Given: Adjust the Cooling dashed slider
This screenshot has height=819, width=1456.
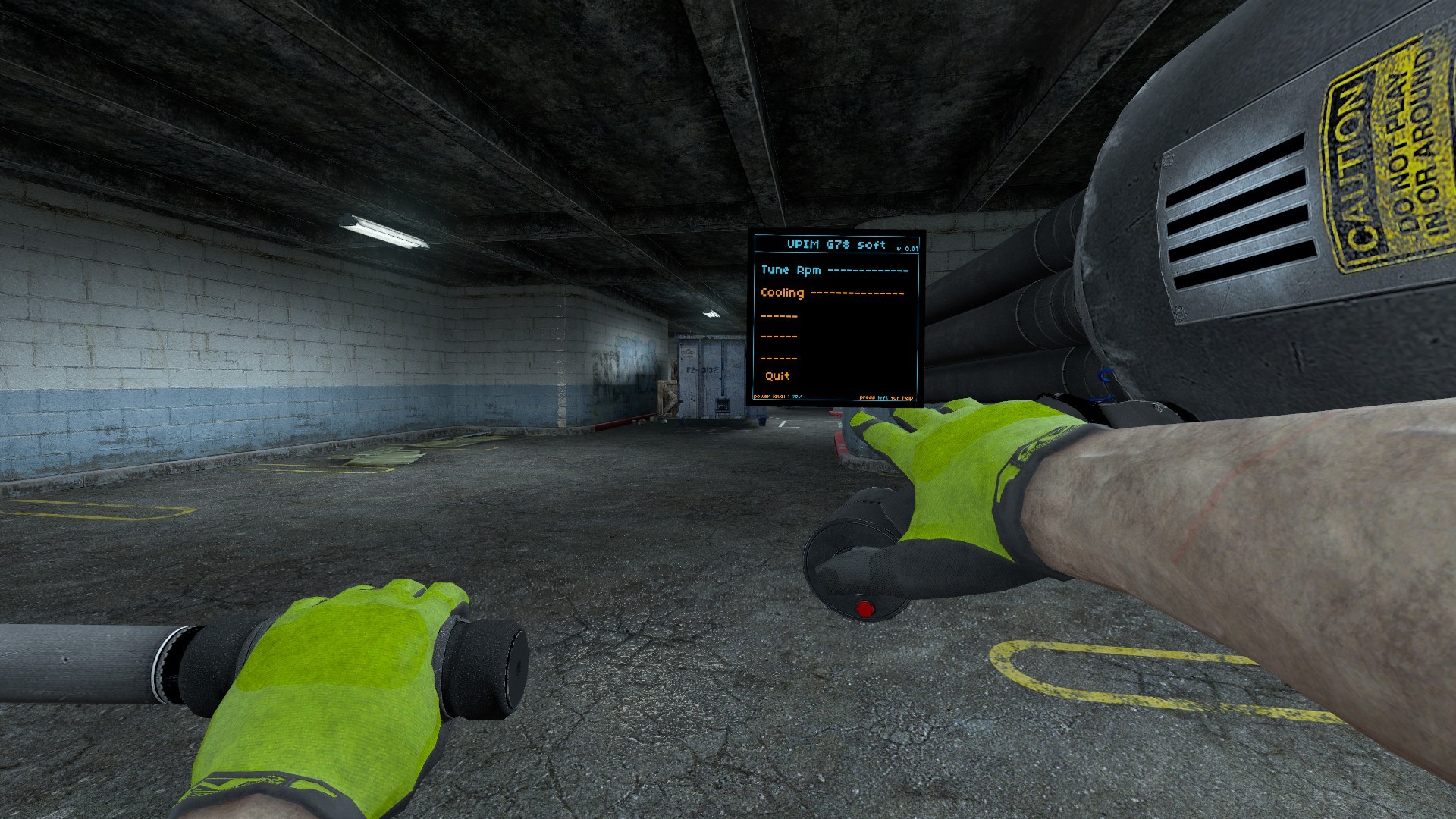Looking at the screenshot, I should [x=857, y=293].
